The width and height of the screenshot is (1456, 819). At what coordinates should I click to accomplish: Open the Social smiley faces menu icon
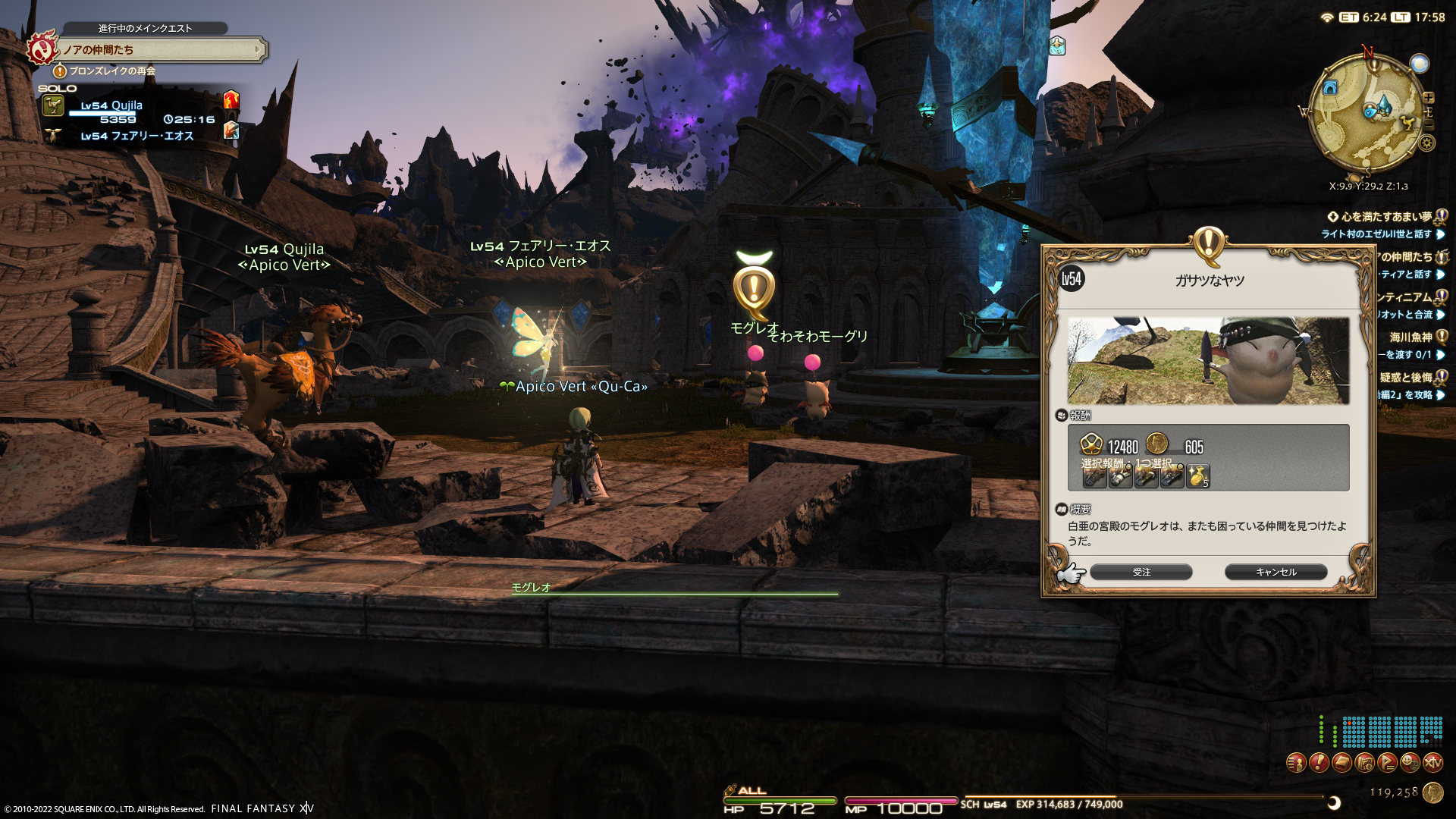pos(1410,762)
